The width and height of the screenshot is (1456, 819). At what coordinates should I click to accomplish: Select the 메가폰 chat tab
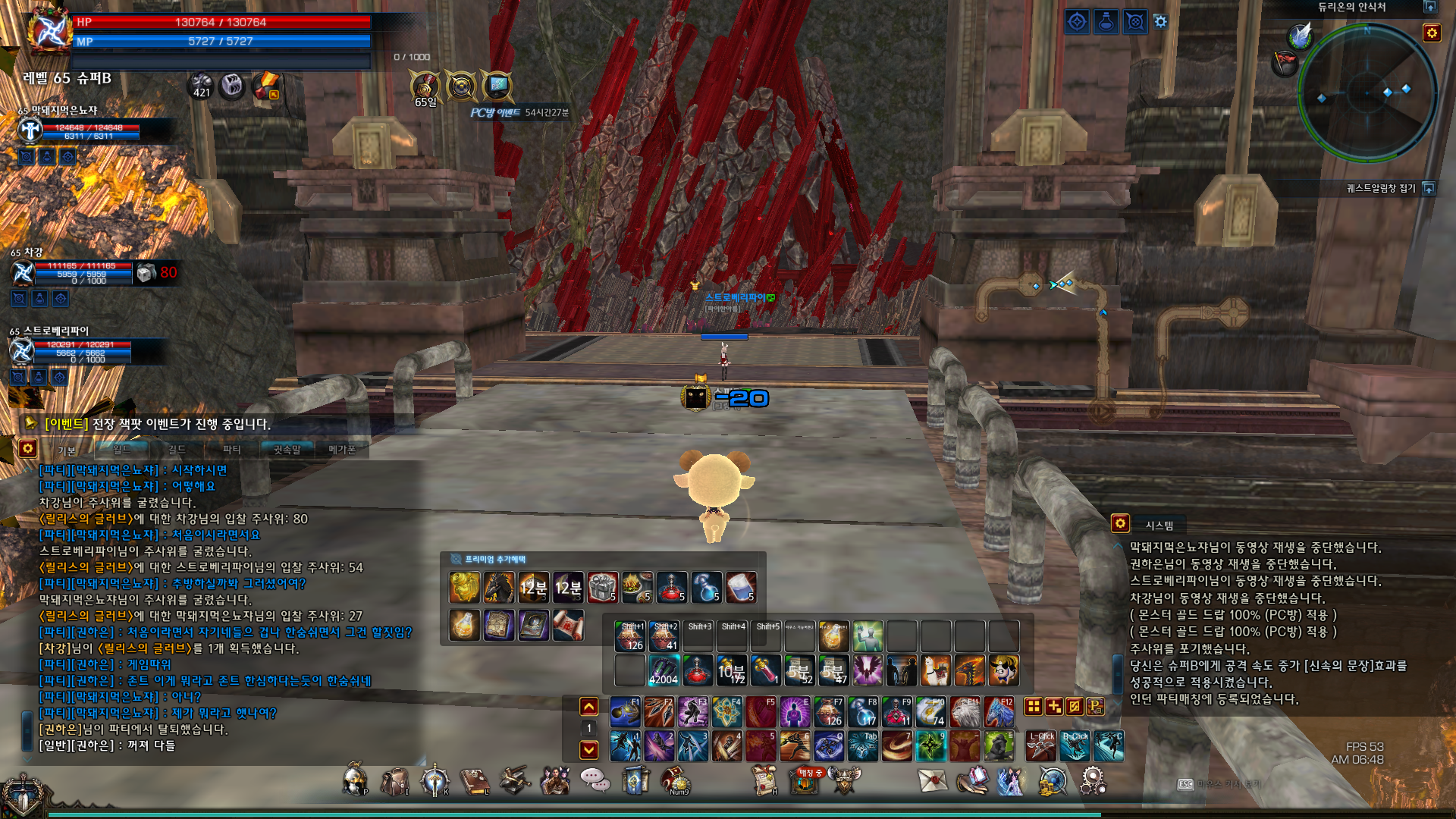[342, 450]
